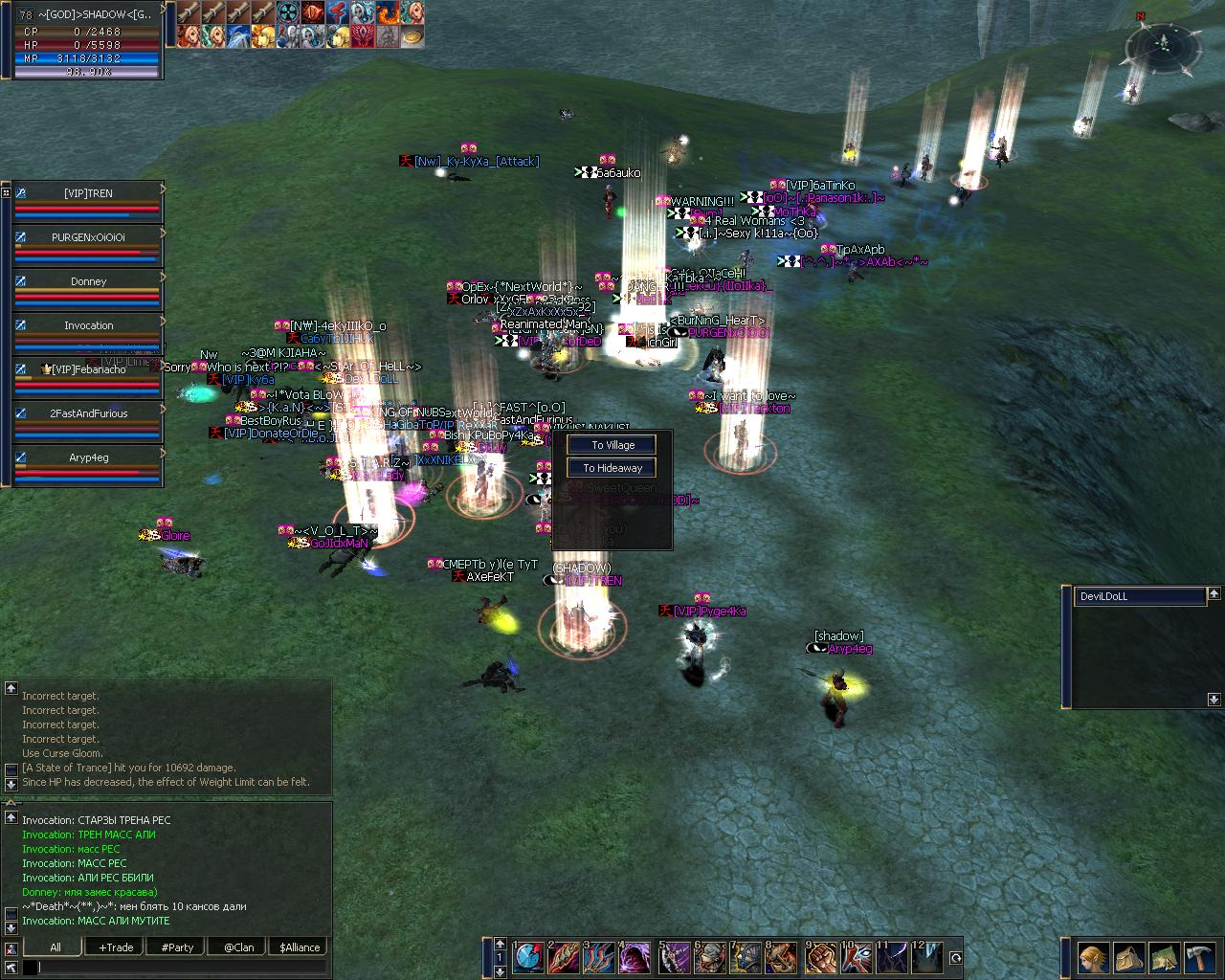Open the +Trade chat tab
Viewport: 1225px width, 980px height.
116,947
